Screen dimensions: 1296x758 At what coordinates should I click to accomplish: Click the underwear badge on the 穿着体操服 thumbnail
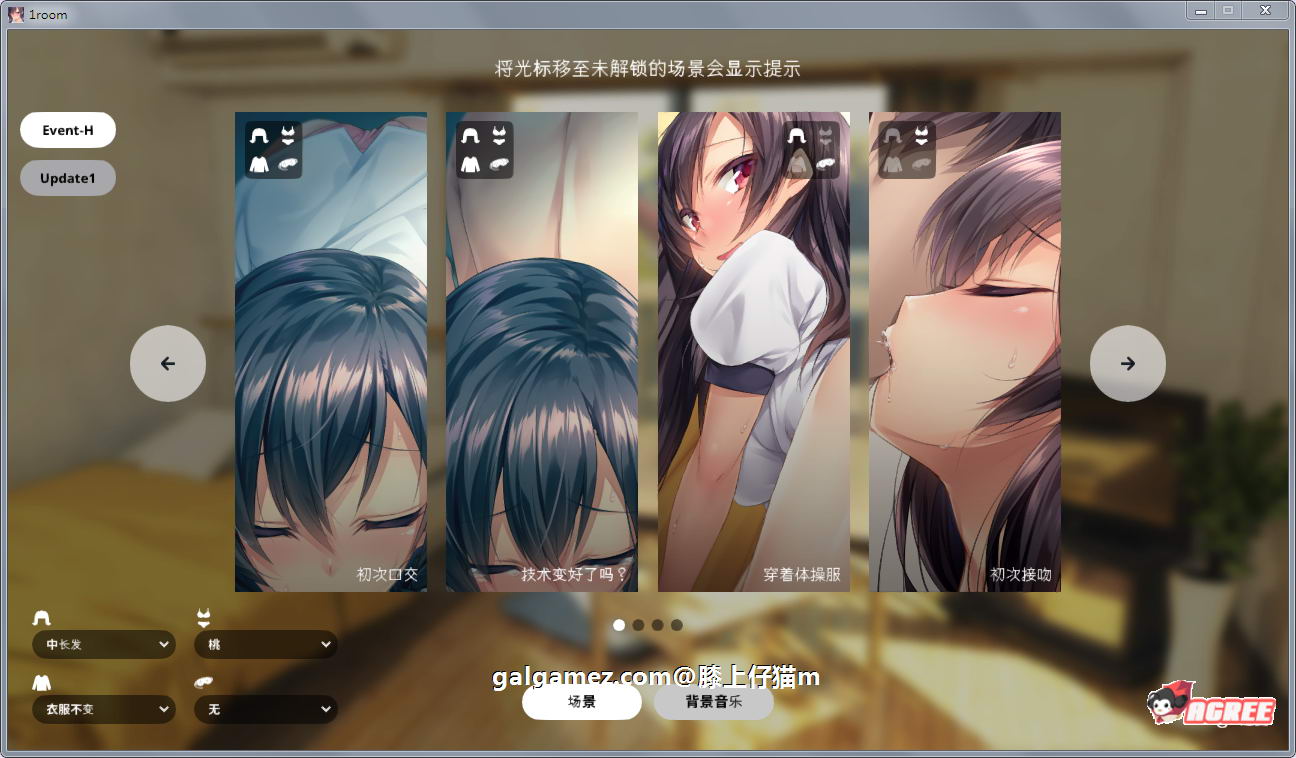coord(825,136)
